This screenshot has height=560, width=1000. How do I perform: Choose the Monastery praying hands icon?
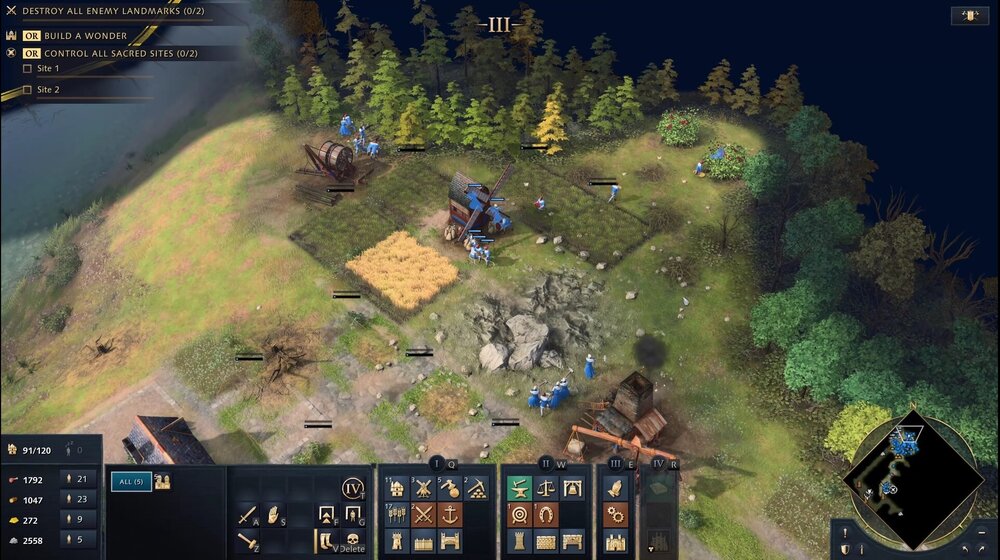(x=615, y=488)
